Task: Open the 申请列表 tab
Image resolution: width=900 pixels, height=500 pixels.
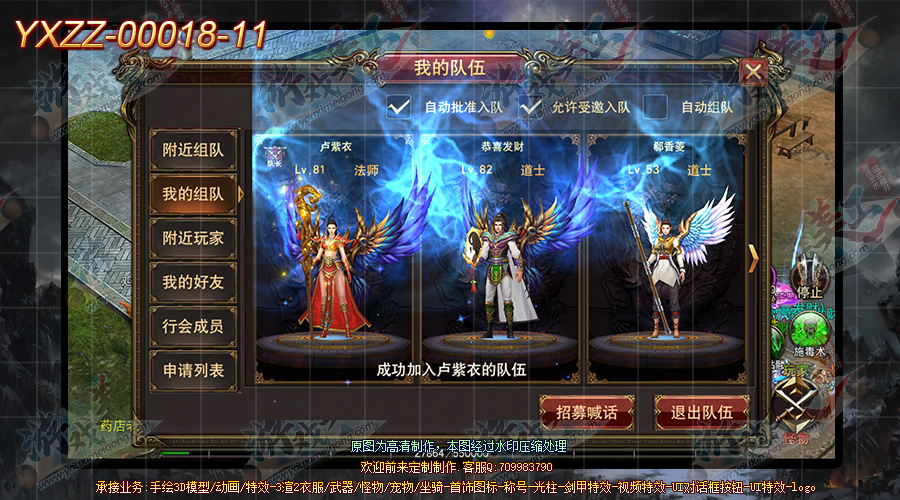Action: click(x=193, y=371)
